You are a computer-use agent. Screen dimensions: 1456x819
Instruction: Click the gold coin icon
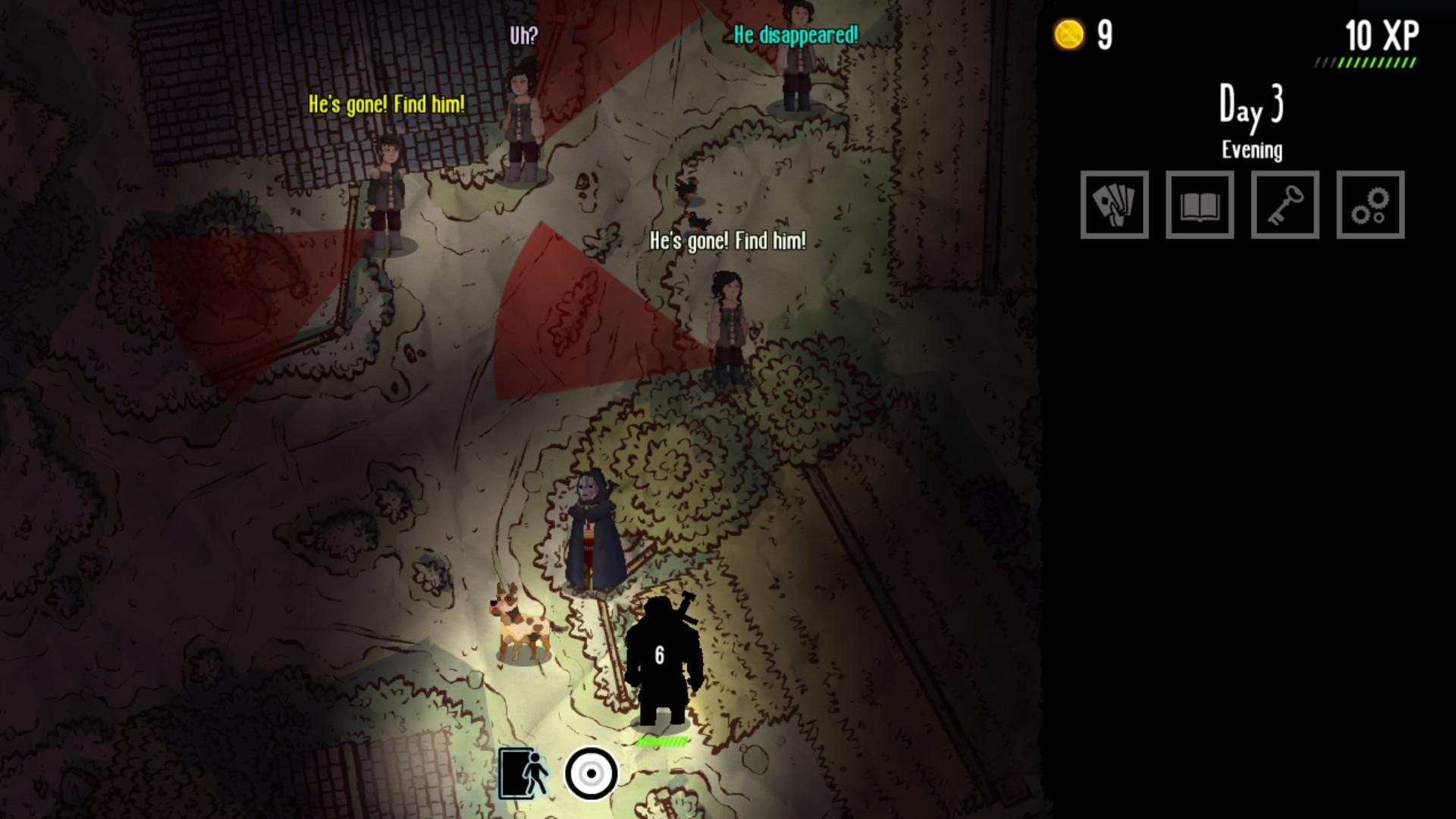tap(1068, 33)
